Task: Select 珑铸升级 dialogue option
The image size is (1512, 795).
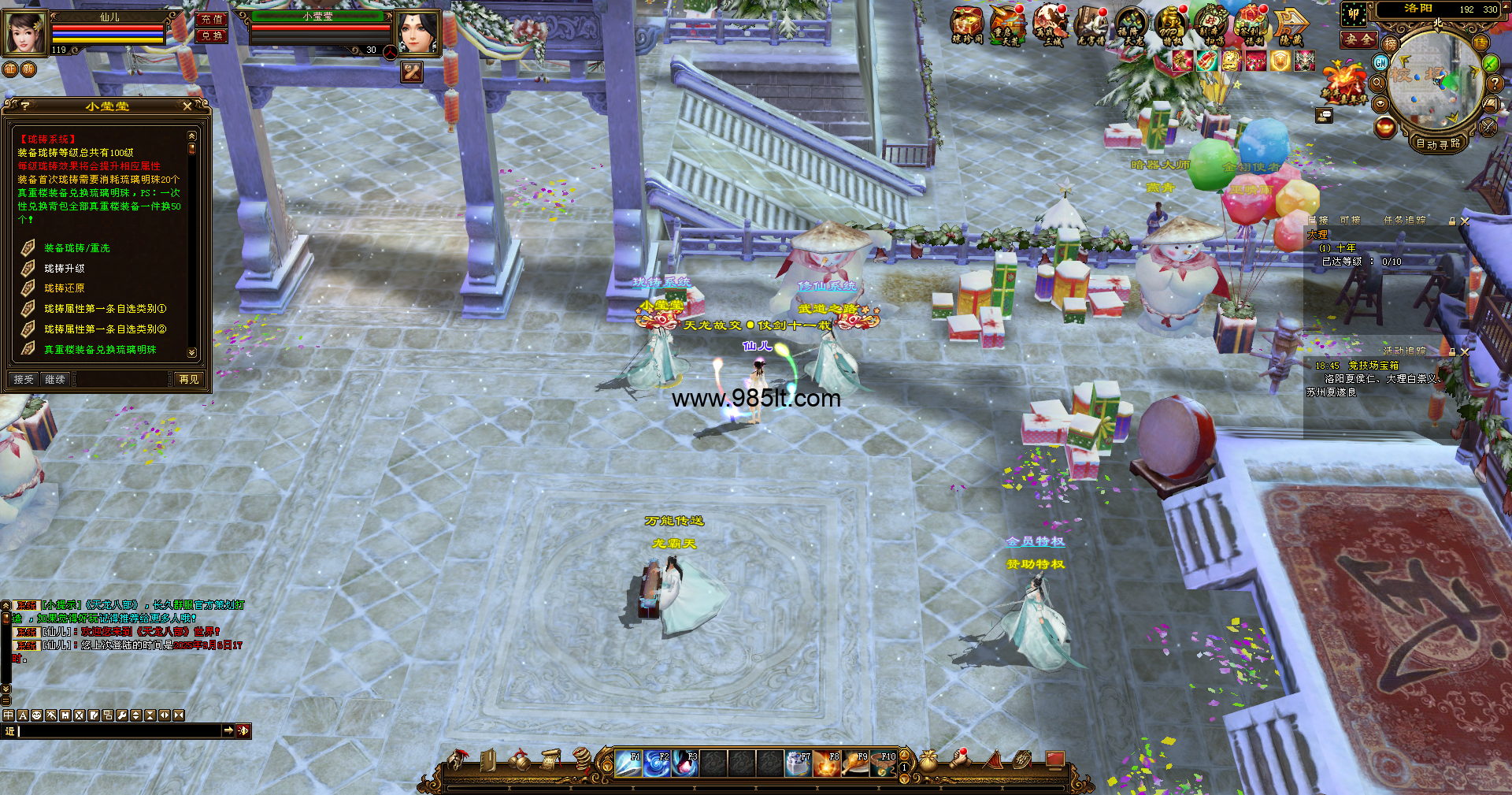Action: pos(65,269)
